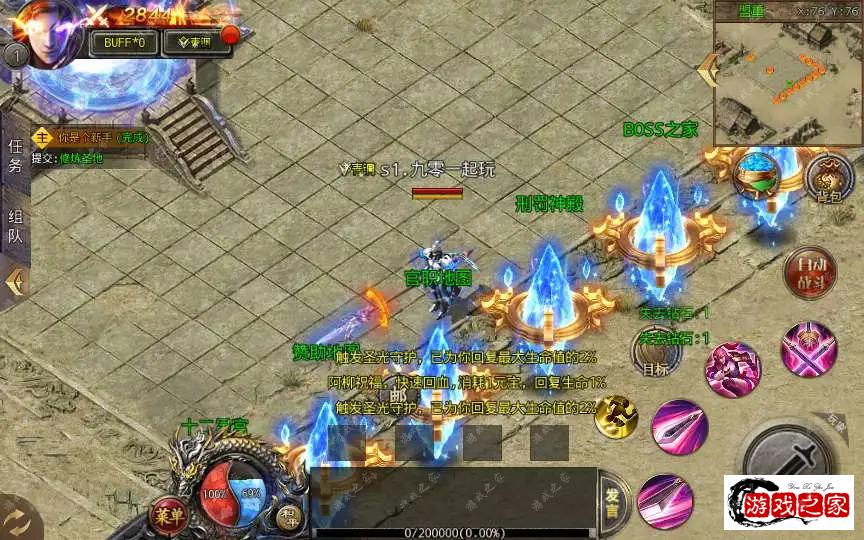Open the 菜单 menu button

coord(168,515)
